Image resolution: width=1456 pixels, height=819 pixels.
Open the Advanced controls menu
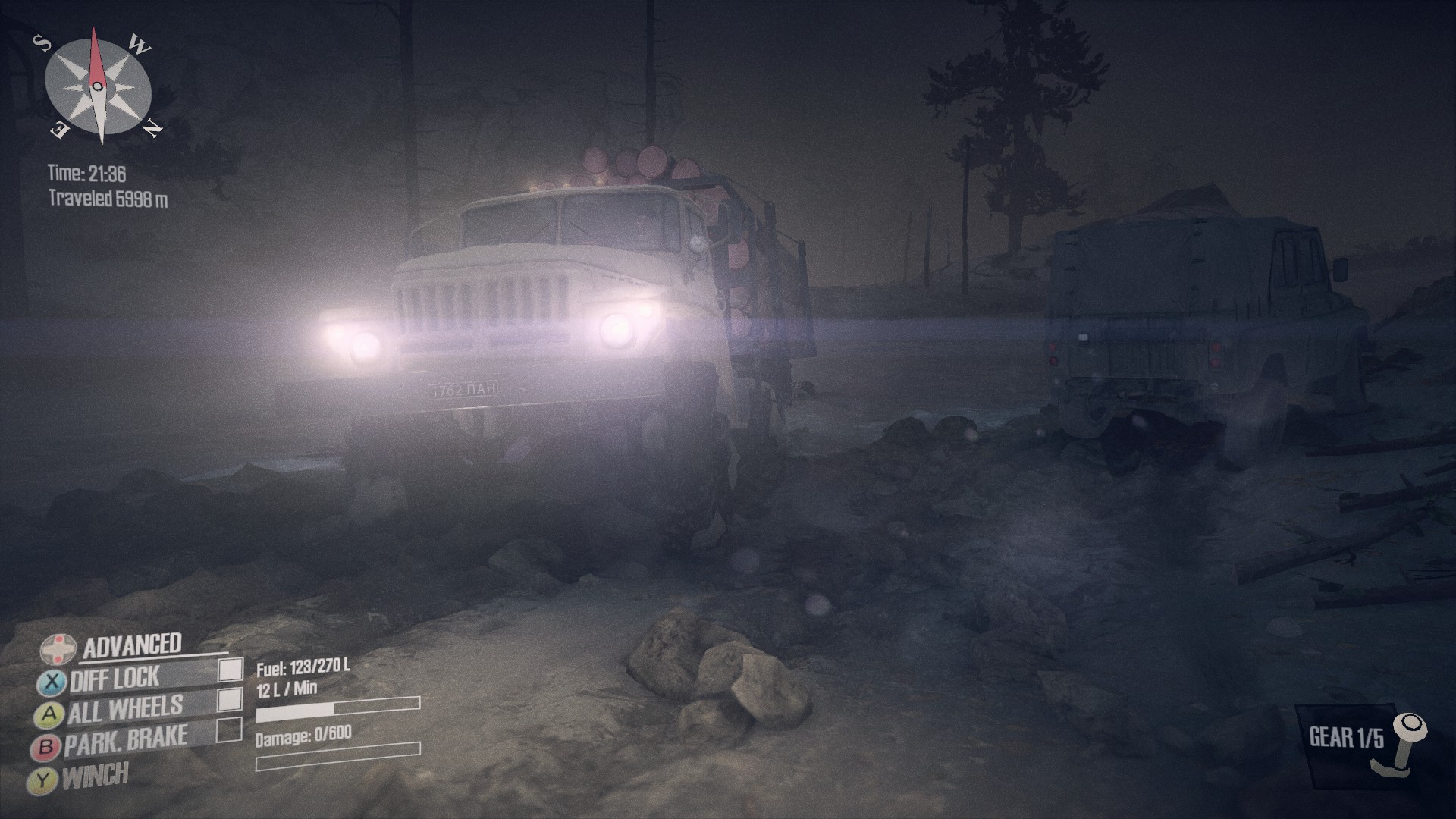[x=131, y=646]
